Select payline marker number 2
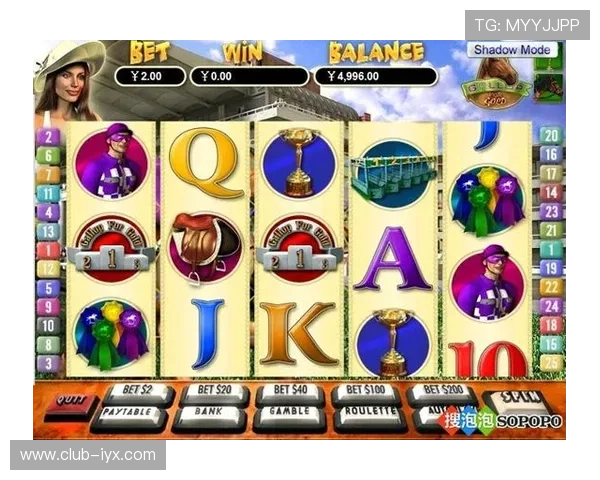The height and width of the screenshot is (480, 600). 49,136
